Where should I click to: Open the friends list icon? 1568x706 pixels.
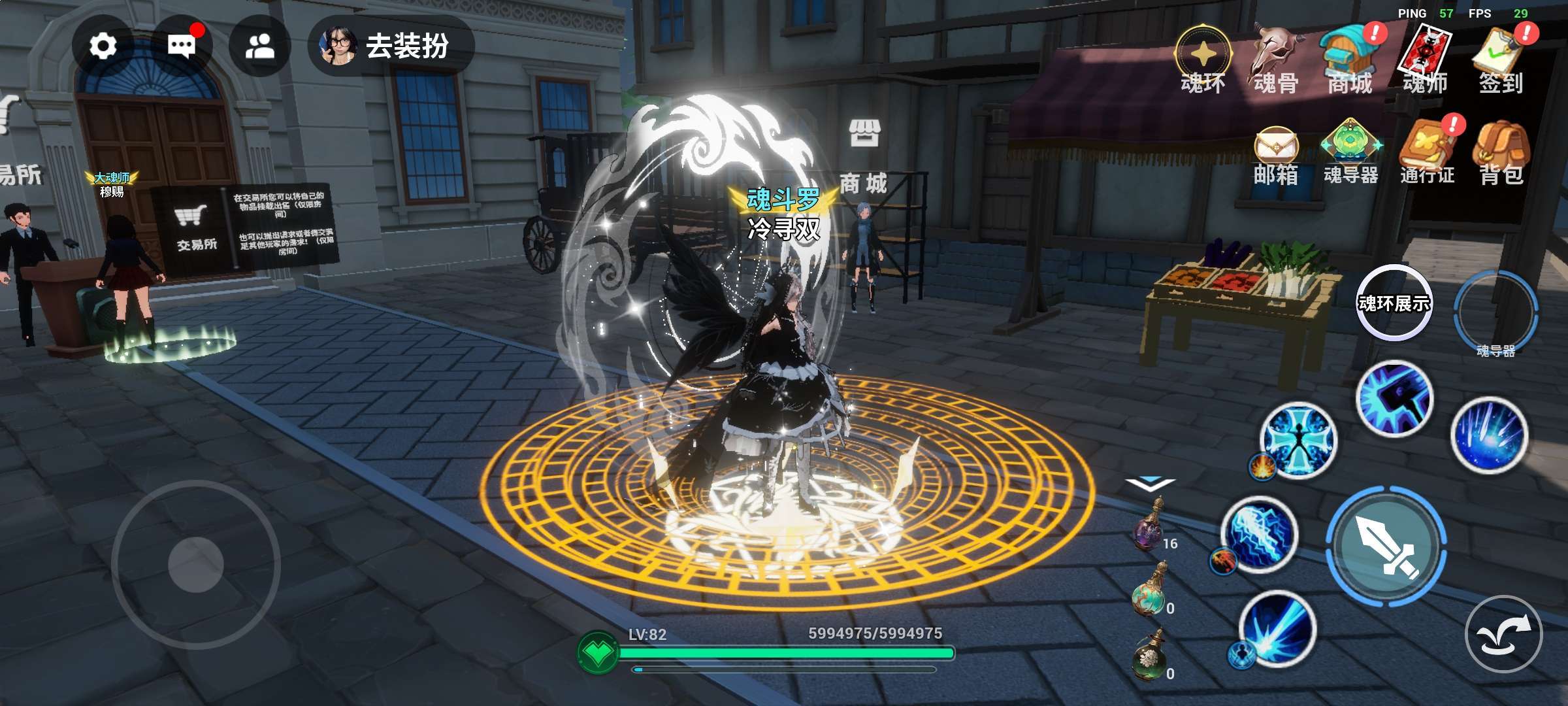(259, 46)
